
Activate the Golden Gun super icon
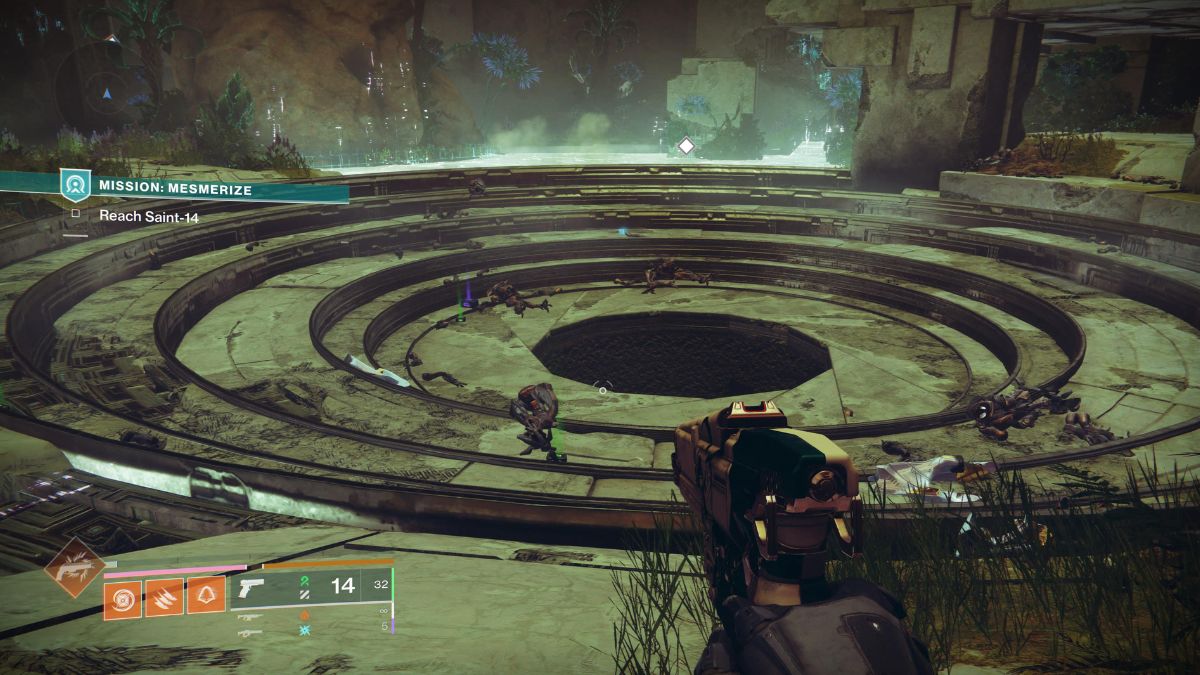point(74,567)
